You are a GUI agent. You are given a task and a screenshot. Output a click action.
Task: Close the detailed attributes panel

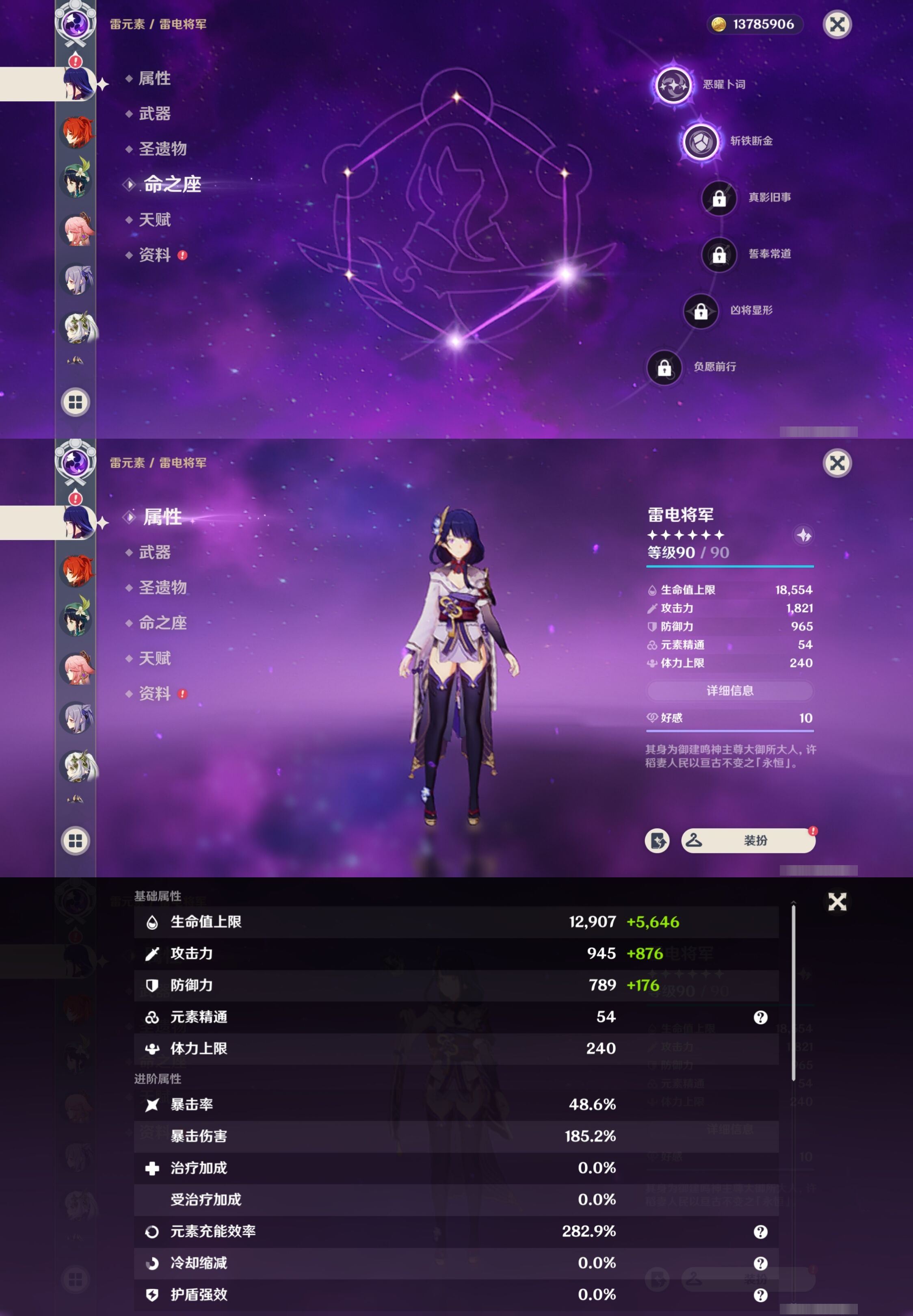pos(837,902)
